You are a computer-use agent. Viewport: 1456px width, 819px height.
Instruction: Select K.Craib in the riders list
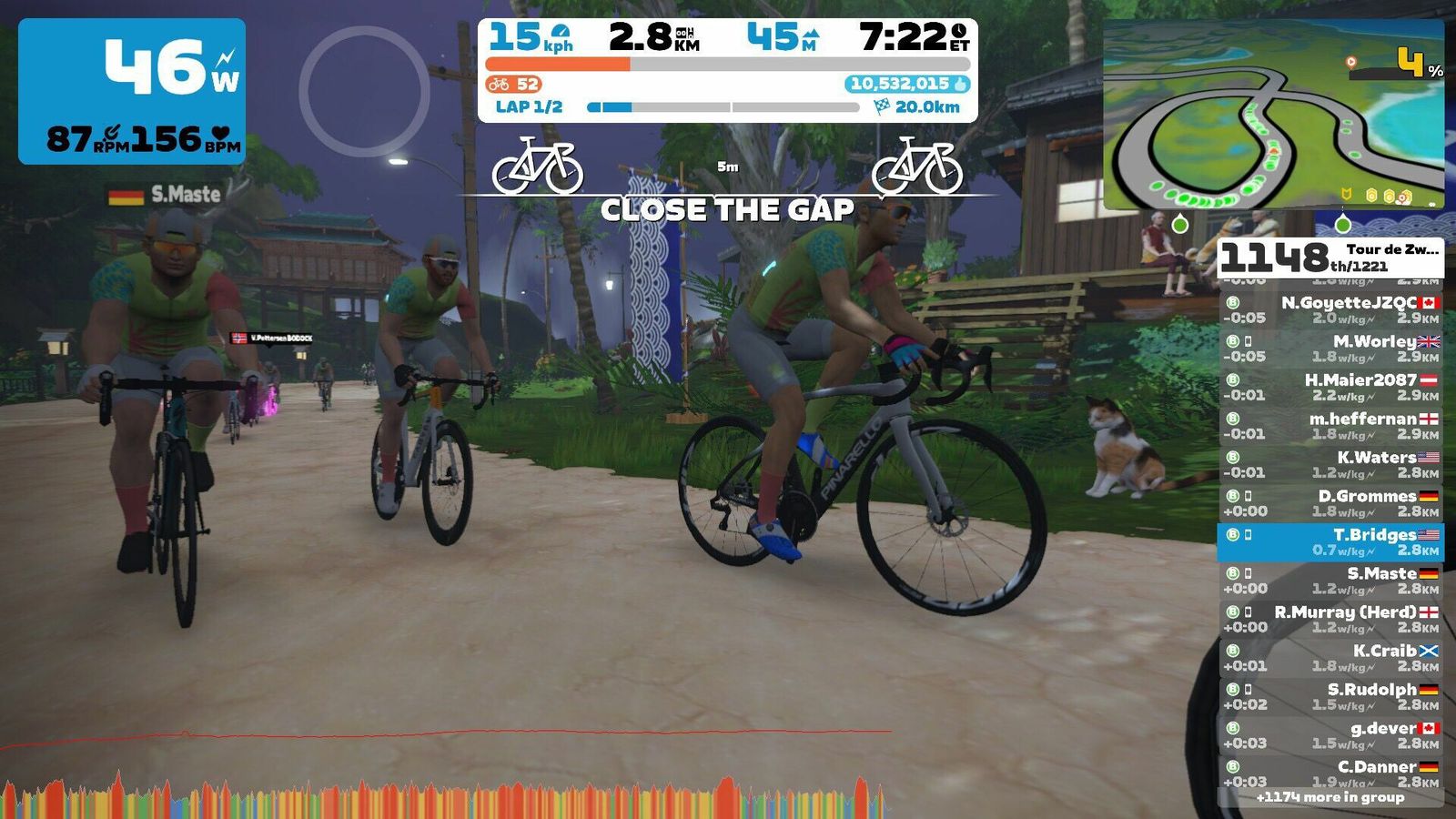(x=1330, y=658)
